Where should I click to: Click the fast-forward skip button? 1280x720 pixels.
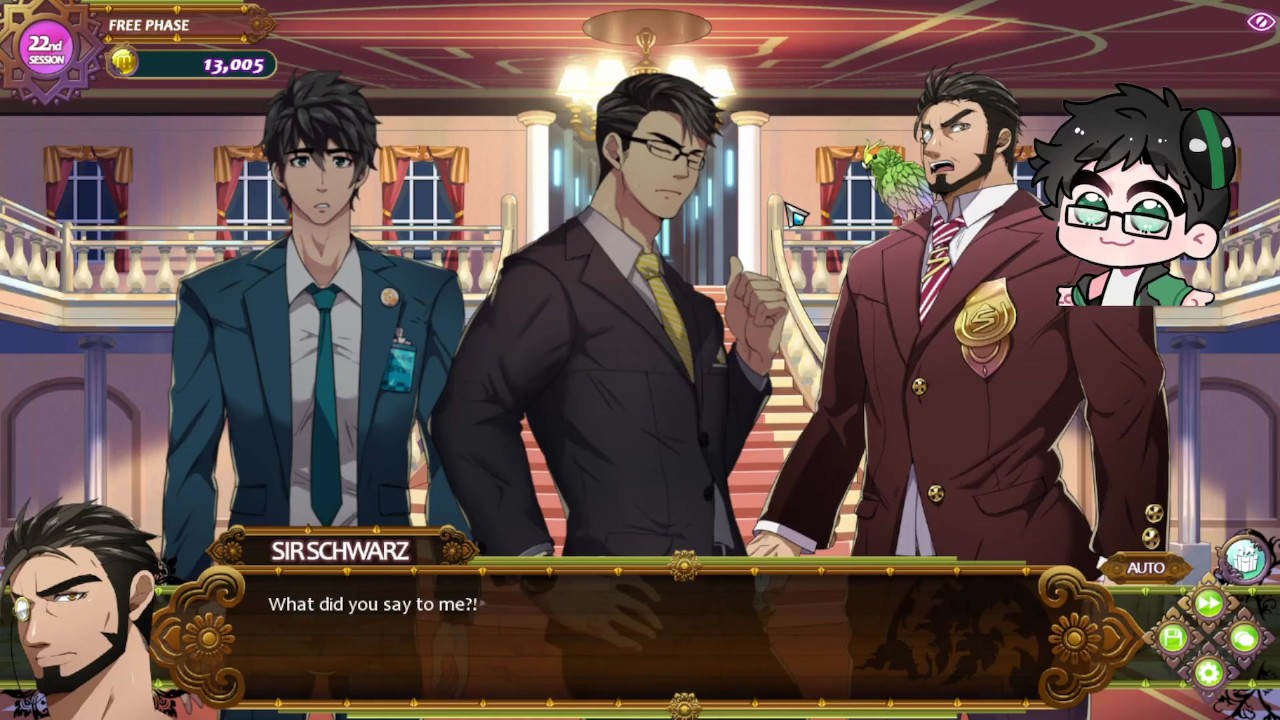1209,603
